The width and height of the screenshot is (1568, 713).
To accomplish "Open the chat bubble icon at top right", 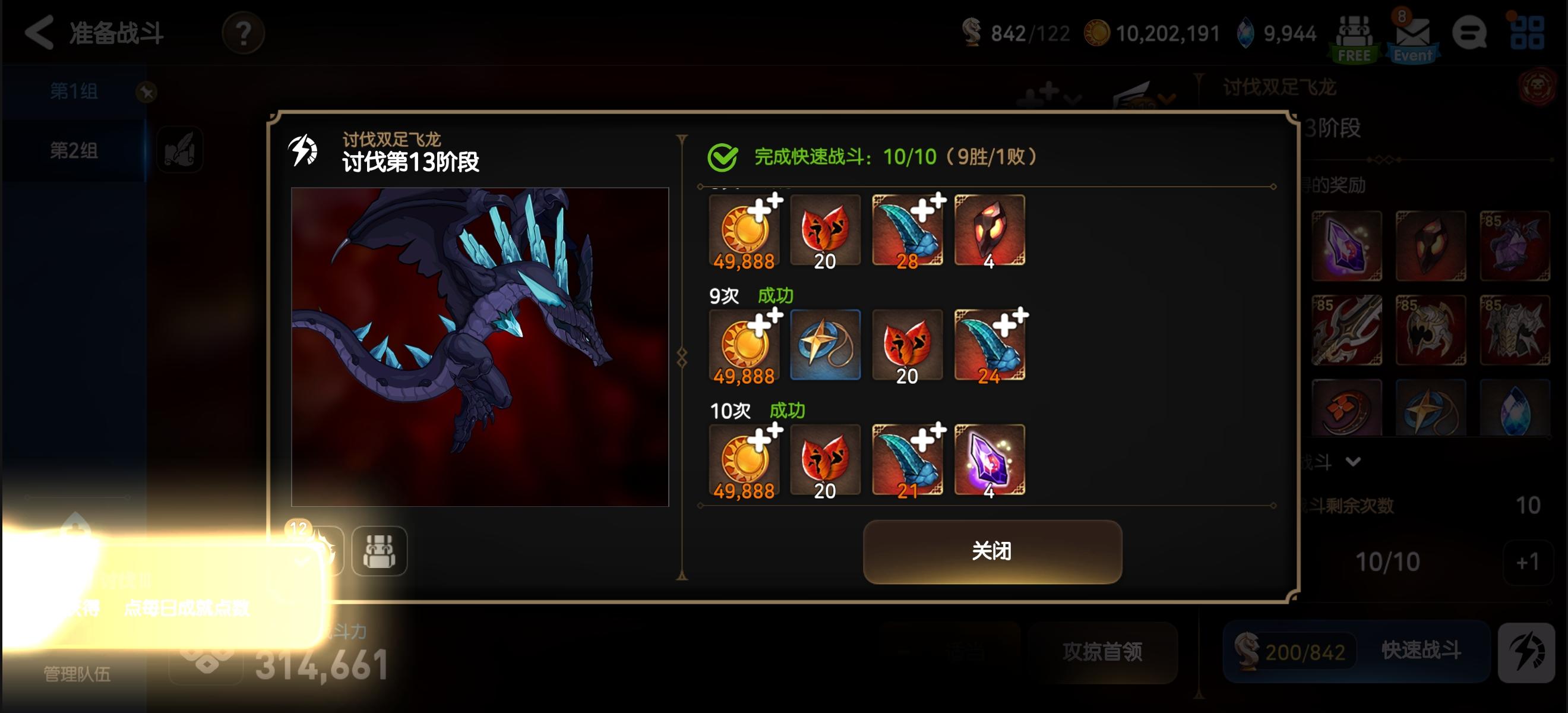I will (x=1471, y=33).
